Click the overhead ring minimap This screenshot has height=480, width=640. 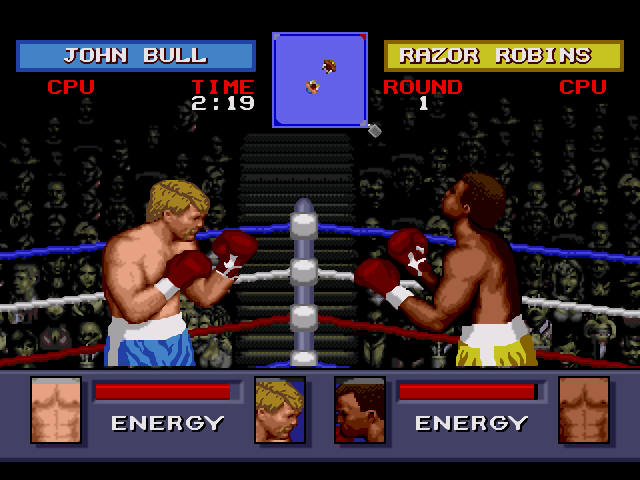click(x=320, y=80)
